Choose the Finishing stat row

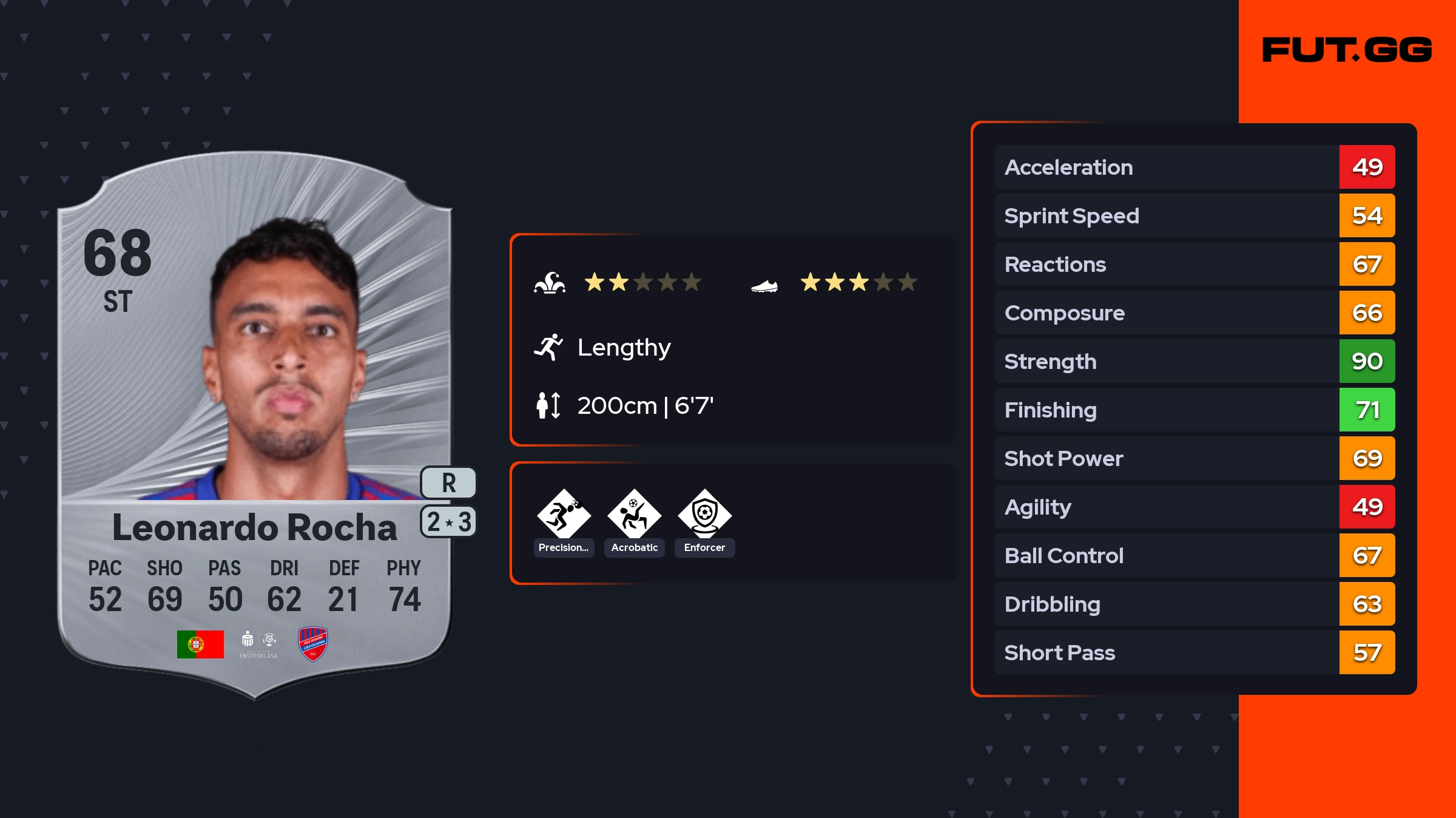pyautogui.click(x=1194, y=410)
